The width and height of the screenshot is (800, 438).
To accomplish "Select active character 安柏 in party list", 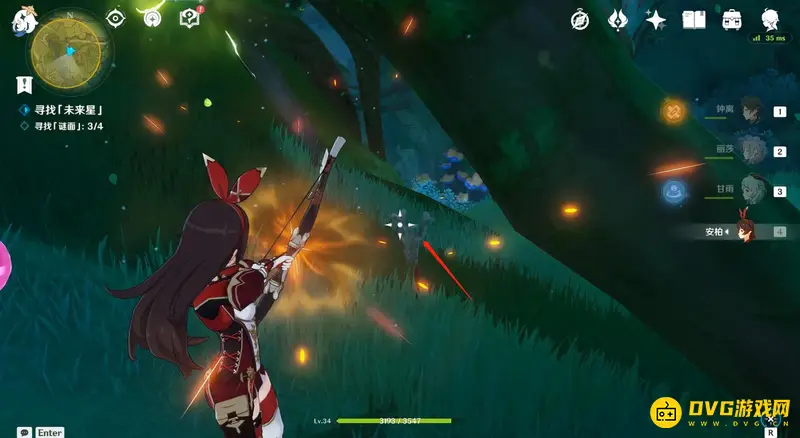I will [x=745, y=231].
